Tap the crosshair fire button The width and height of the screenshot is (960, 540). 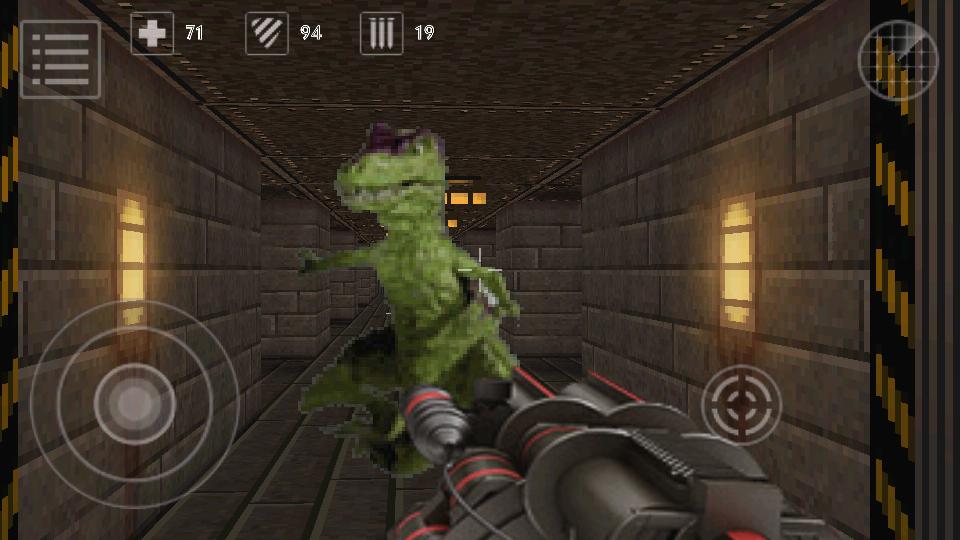click(741, 404)
